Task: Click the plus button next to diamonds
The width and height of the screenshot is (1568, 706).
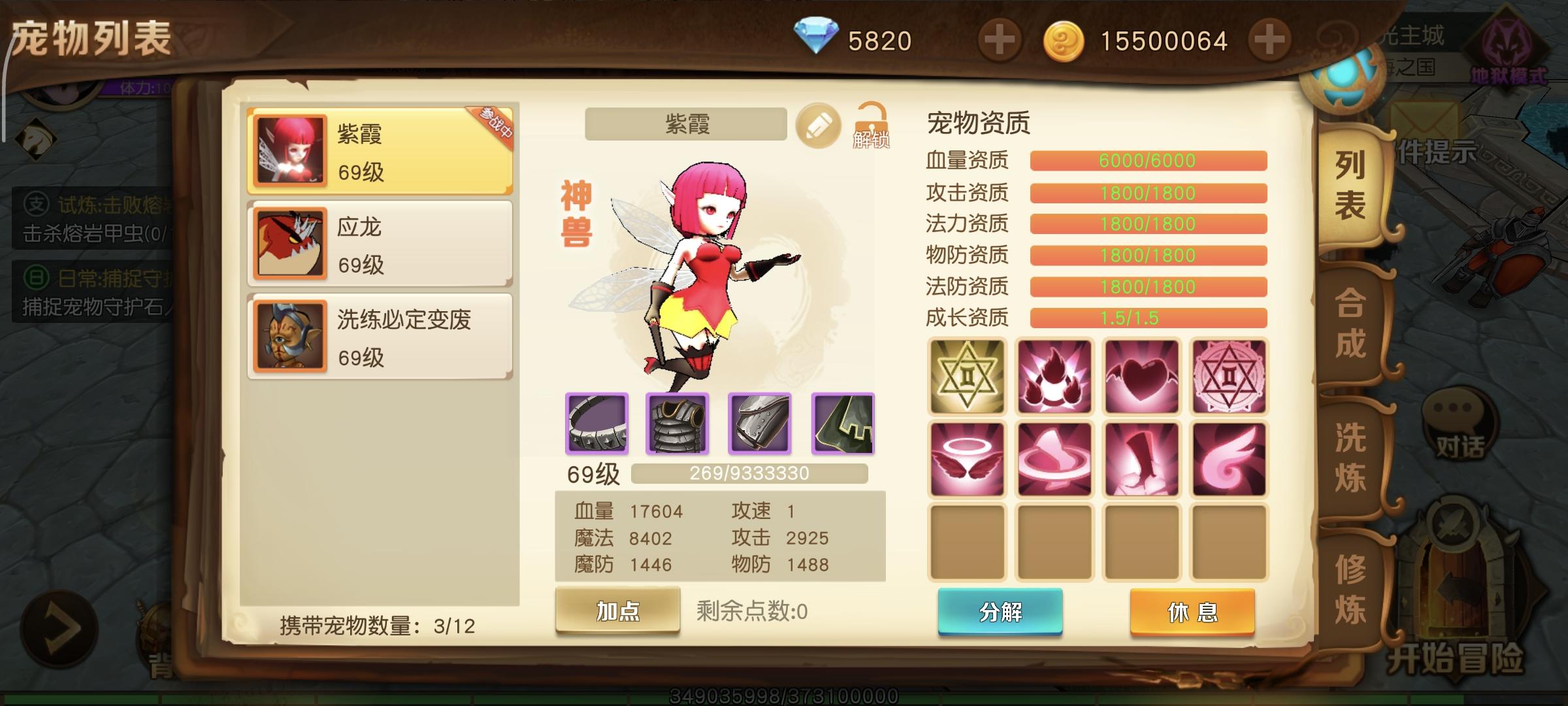Action: 1000,39
